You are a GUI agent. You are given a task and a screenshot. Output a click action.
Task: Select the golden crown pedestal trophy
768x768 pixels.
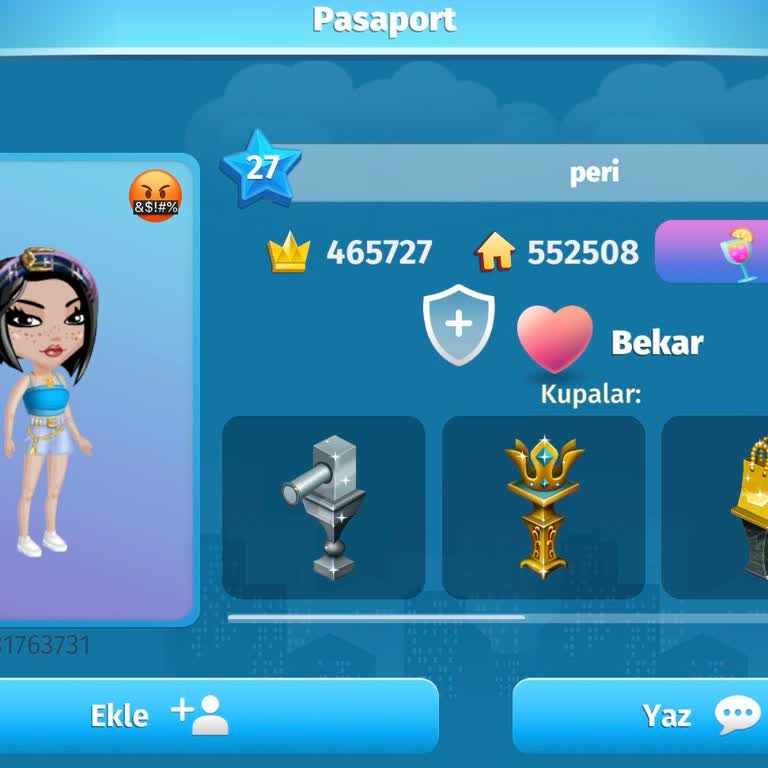pyautogui.click(x=543, y=508)
